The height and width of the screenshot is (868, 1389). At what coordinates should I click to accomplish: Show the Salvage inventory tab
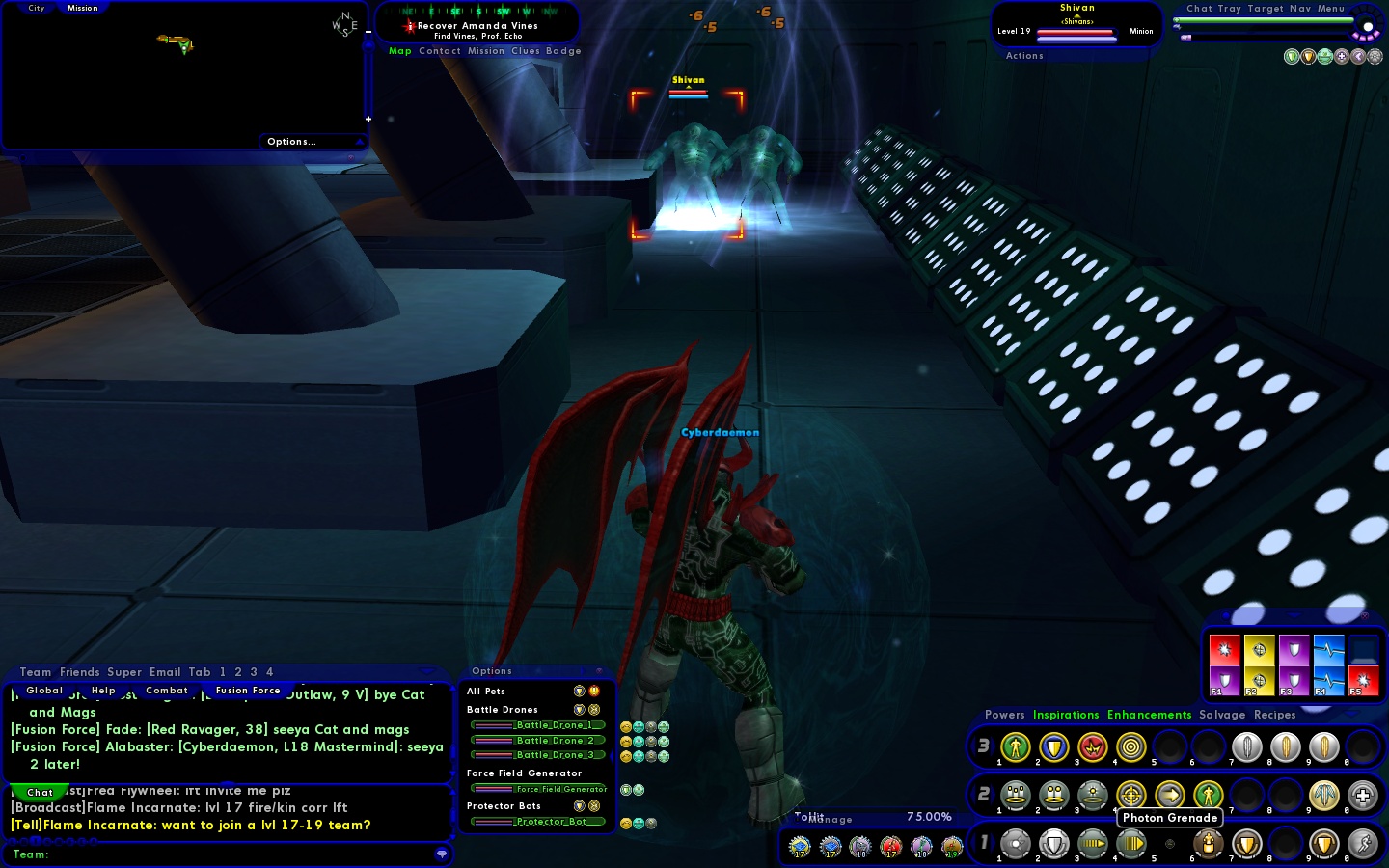[1222, 715]
